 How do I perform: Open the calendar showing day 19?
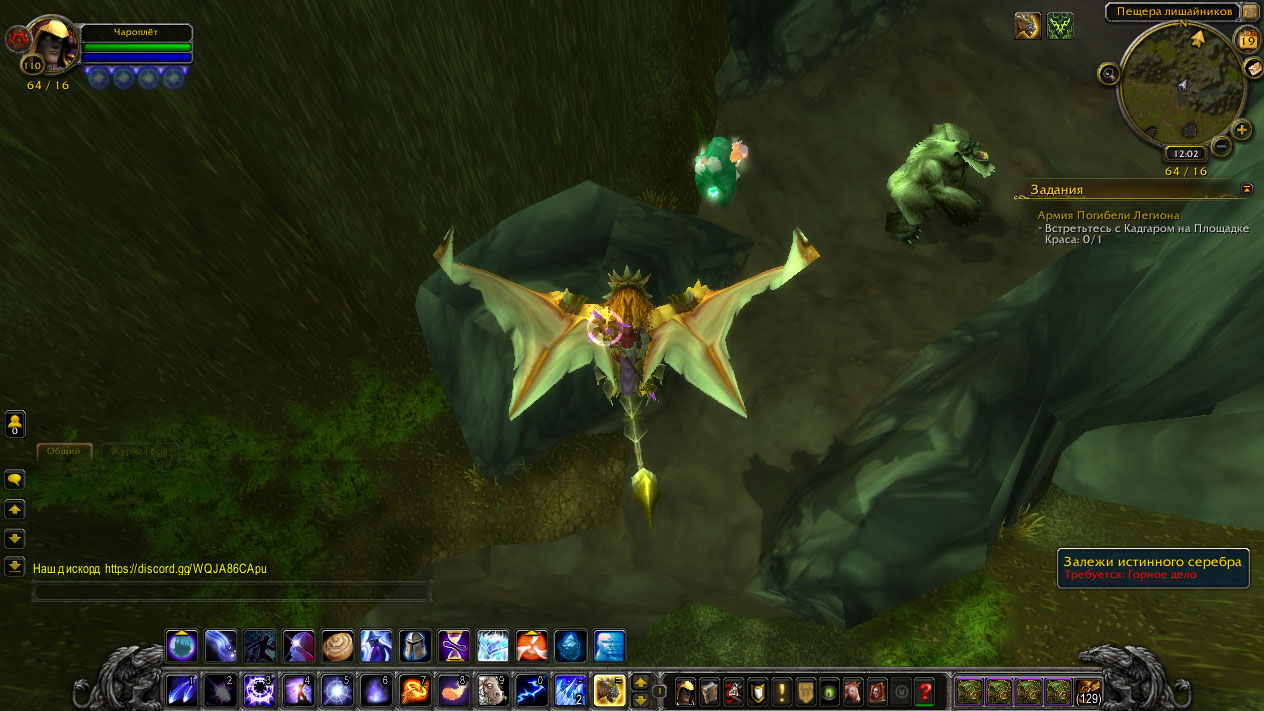tap(1247, 40)
